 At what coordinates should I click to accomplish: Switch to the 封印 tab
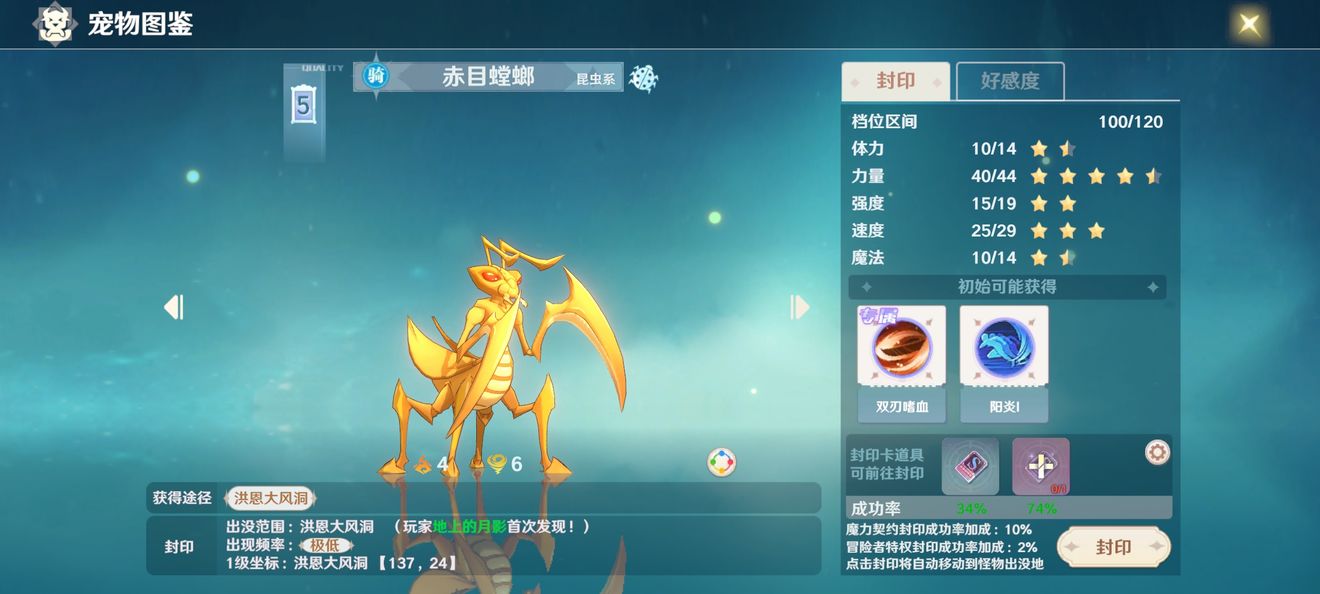(x=895, y=81)
